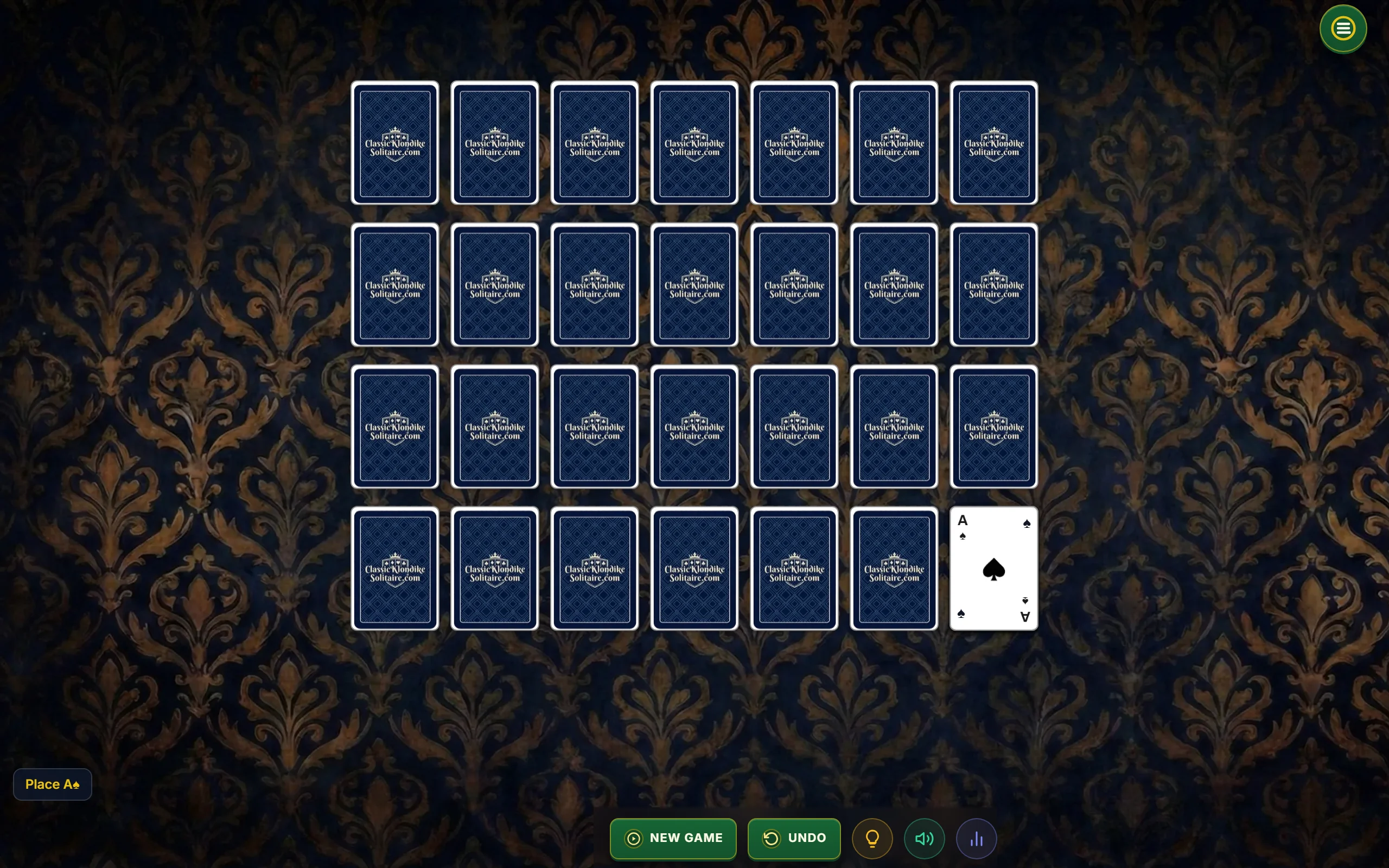Start a new game
The width and height of the screenshot is (1389, 868).
point(673,838)
